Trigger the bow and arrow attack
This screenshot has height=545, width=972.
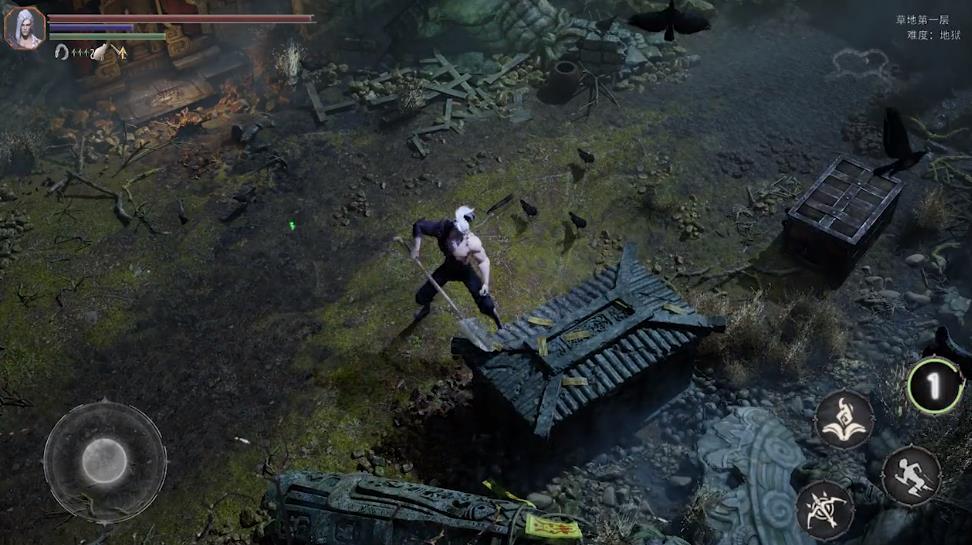click(x=826, y=509)
